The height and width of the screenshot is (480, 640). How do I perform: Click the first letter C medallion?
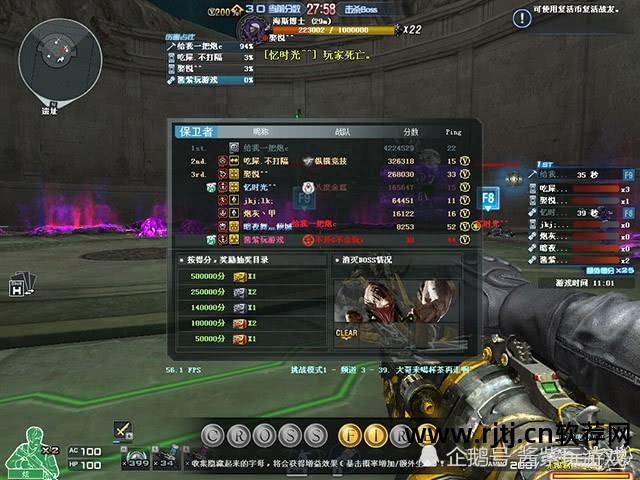point(212,436)
